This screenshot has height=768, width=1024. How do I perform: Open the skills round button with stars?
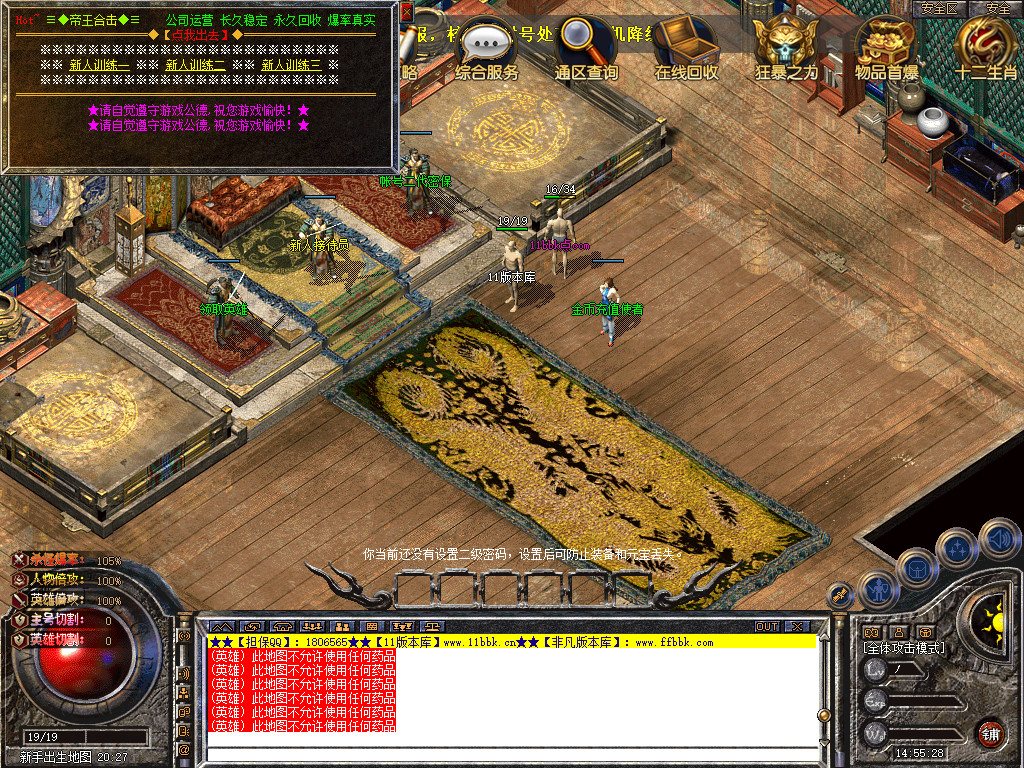pos(957,548)
